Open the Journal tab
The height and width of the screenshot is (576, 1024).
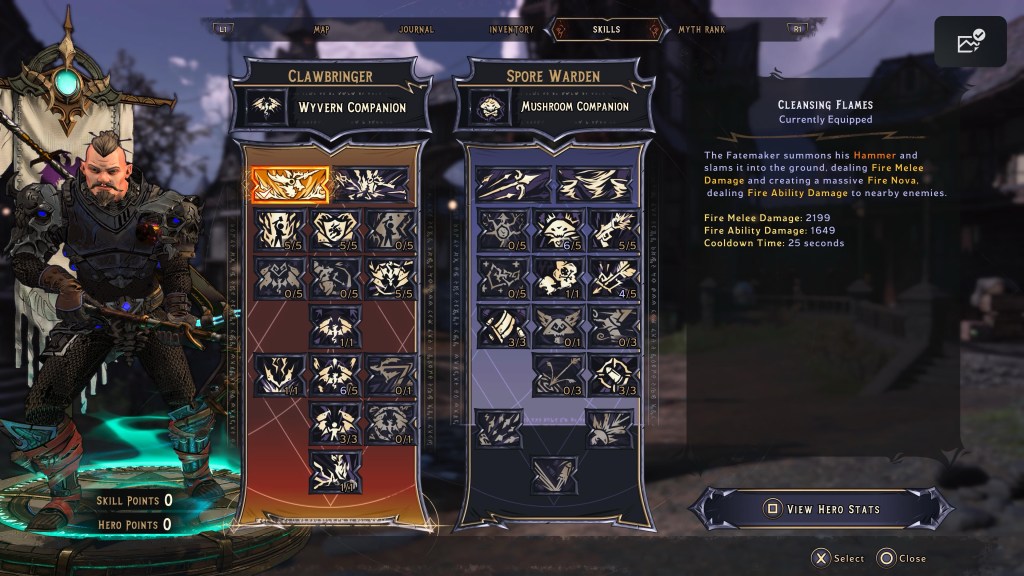(x=415, y=30)
